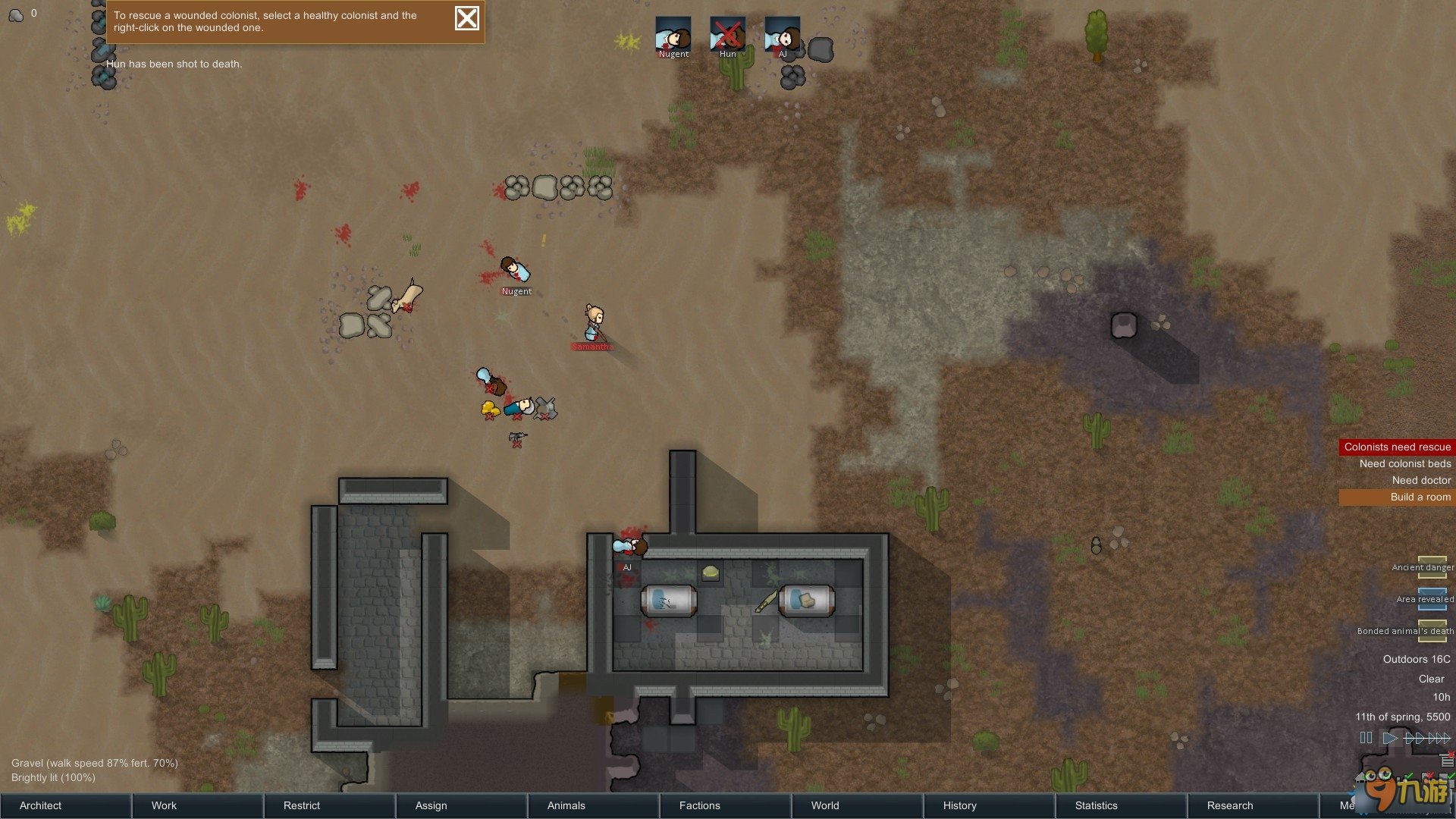This screenshot has height=819, width=1456.
Task: Open the Statistics tab
Action: pyautogui.click(x=1122, y=805)
